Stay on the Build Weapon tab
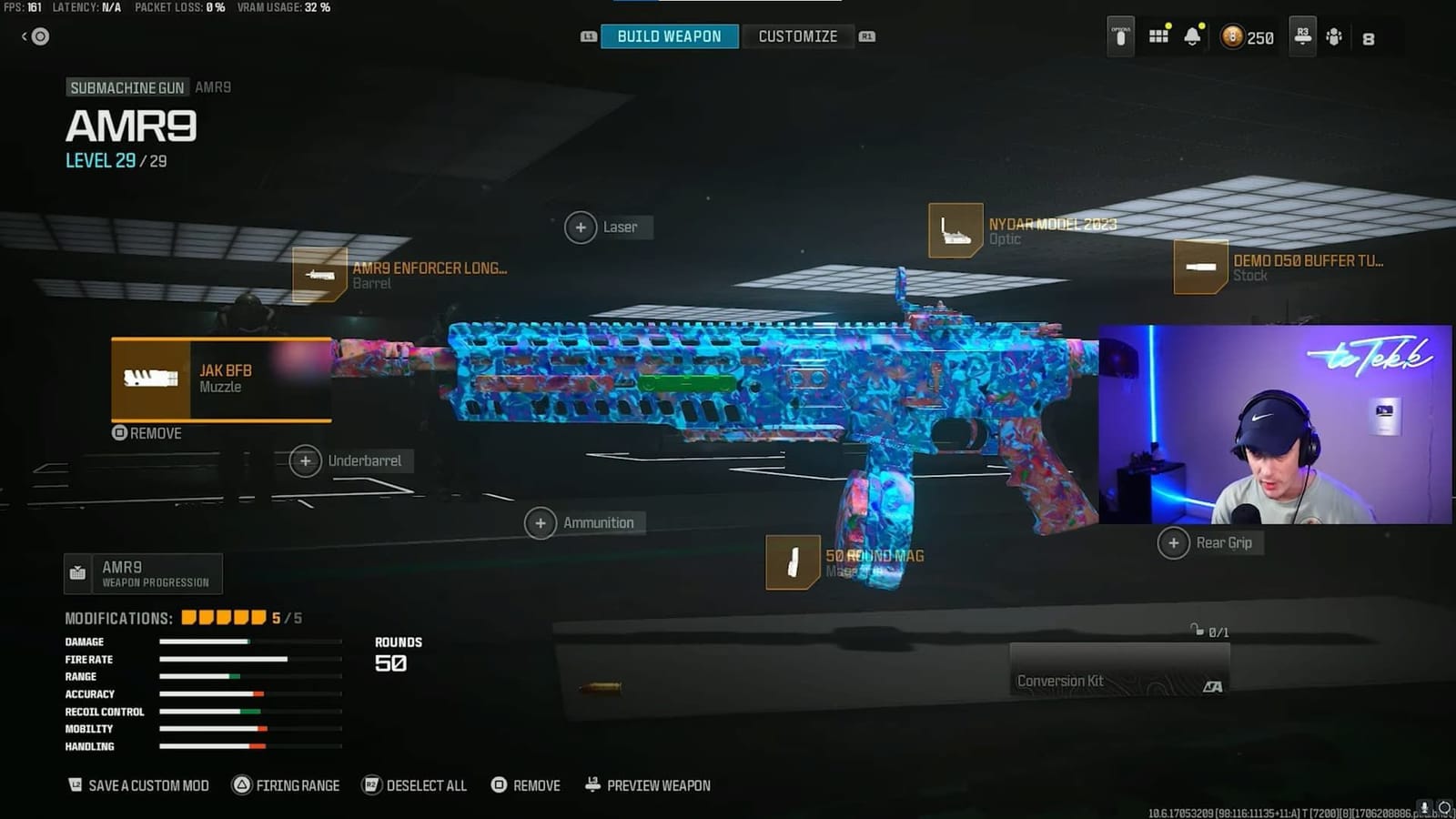1456x819 pixels. point(669,36)
